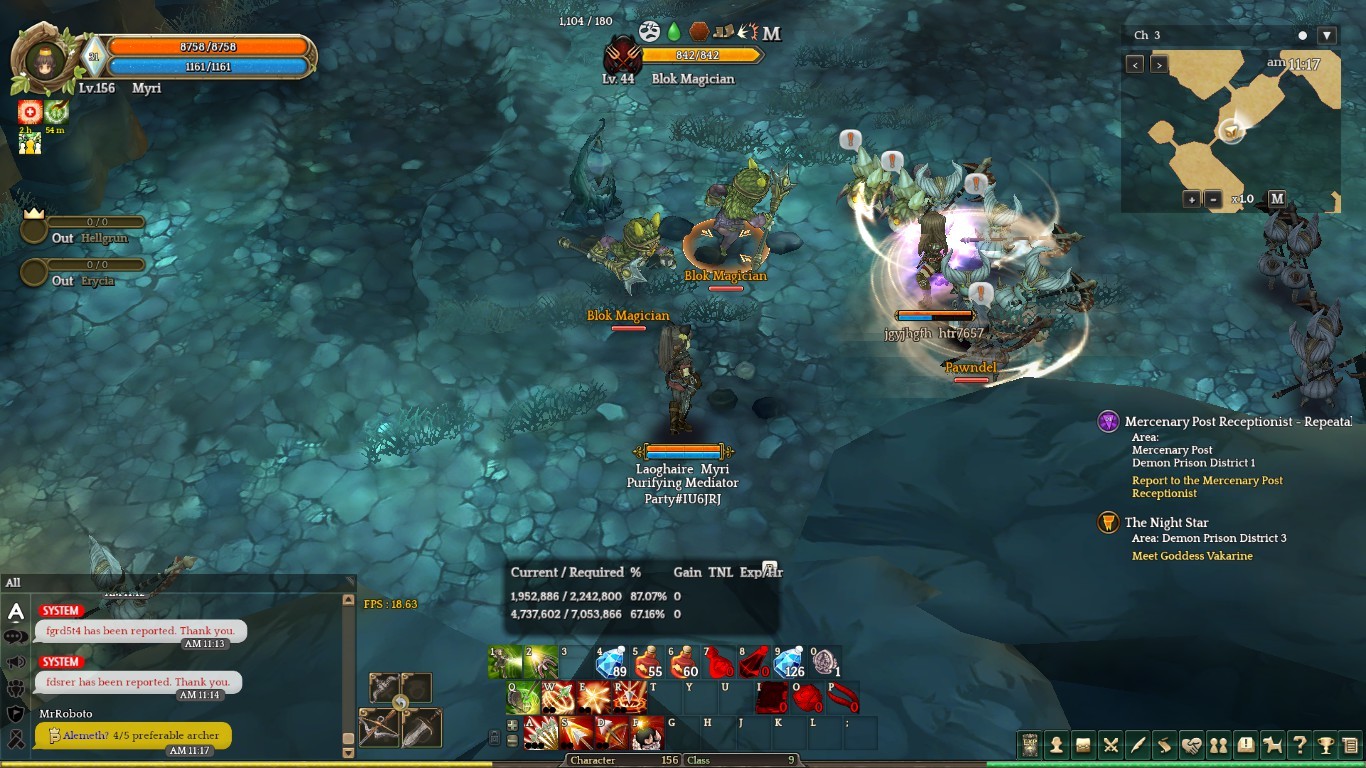Open the crossed swords menu icon

pos(1110,745)
